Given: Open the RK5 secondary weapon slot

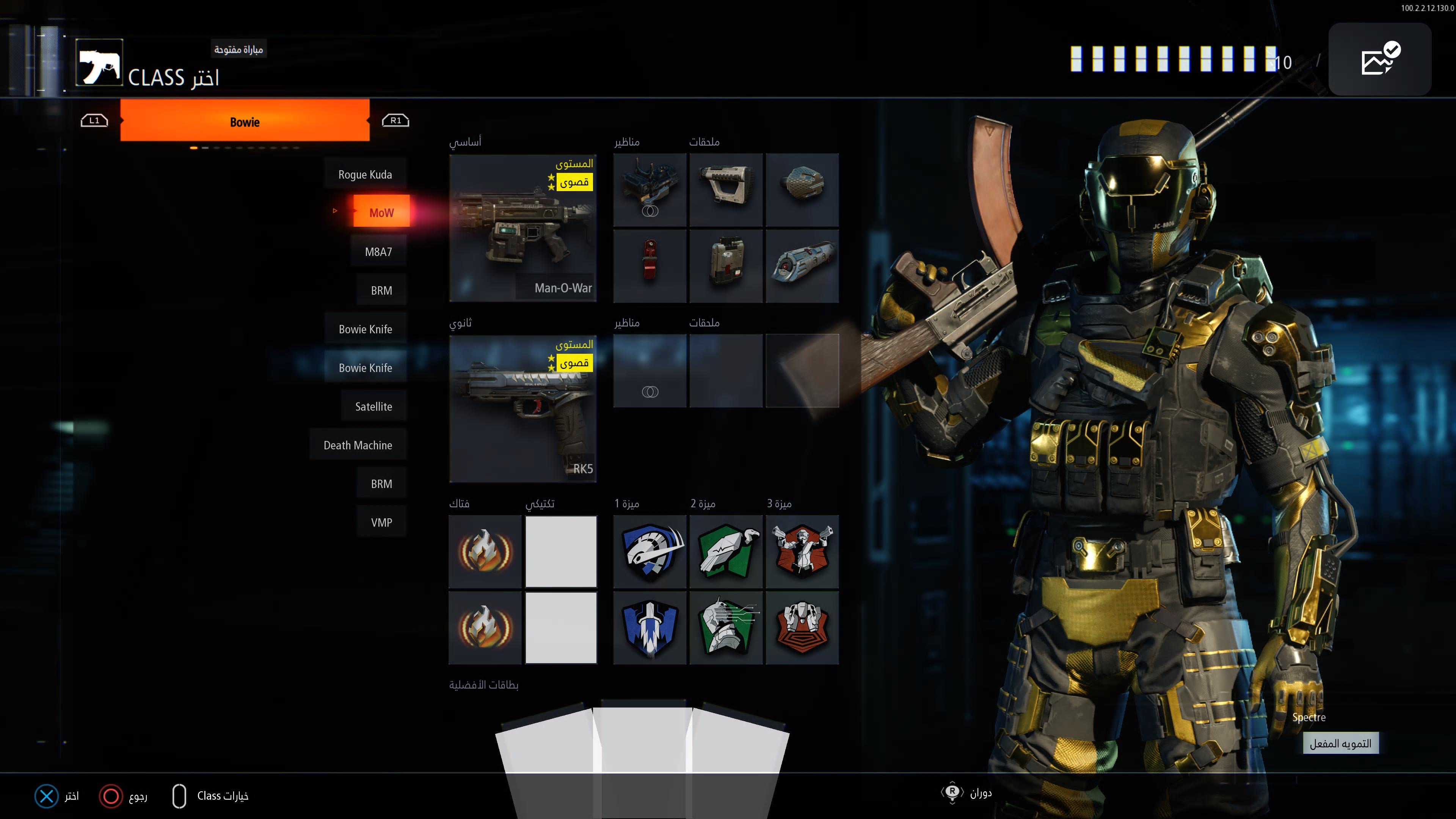Looking at the screenshot, I should coord(523,409).
